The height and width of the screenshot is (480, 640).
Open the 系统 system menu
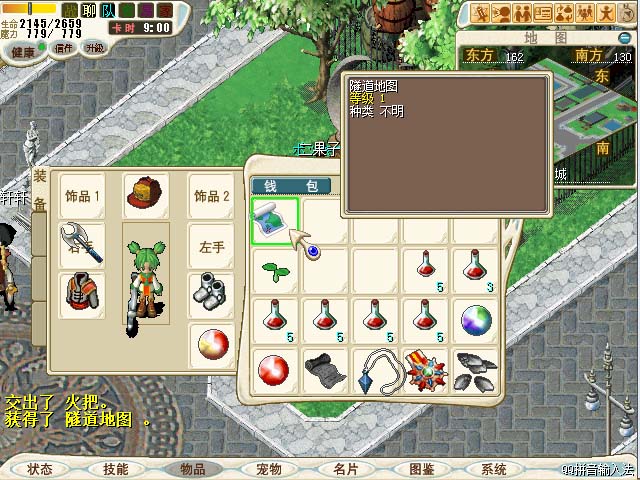(x=494, y=468)
